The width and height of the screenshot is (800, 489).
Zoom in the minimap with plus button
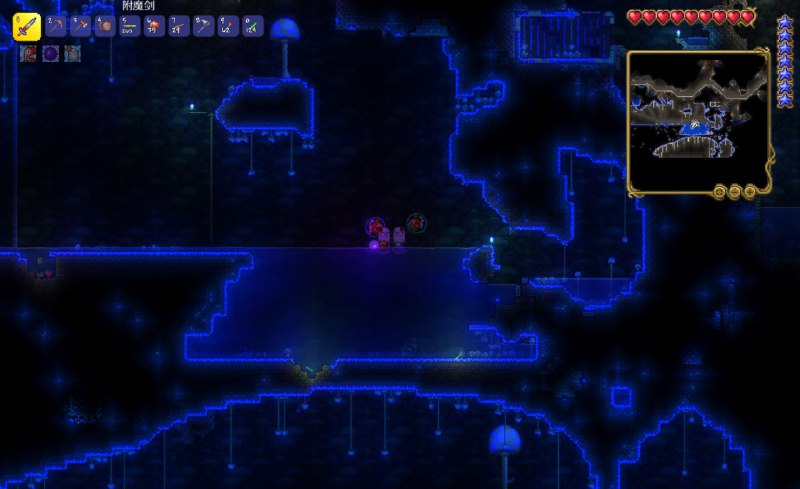pos(750,191)
